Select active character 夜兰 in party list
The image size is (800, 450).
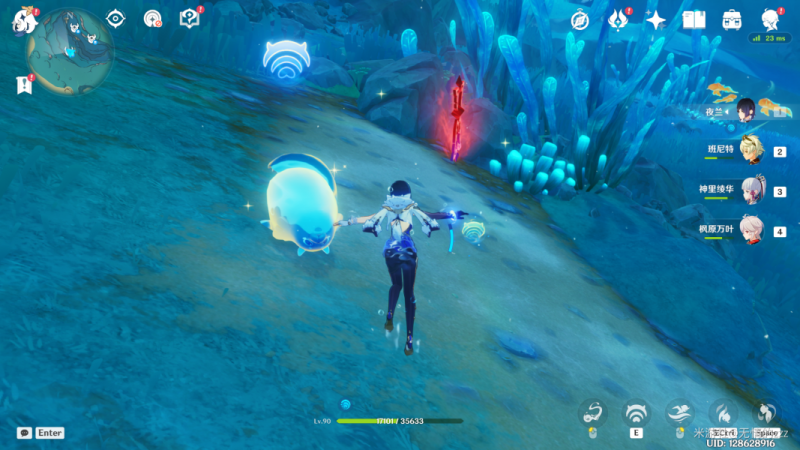(x=746, y=109)
